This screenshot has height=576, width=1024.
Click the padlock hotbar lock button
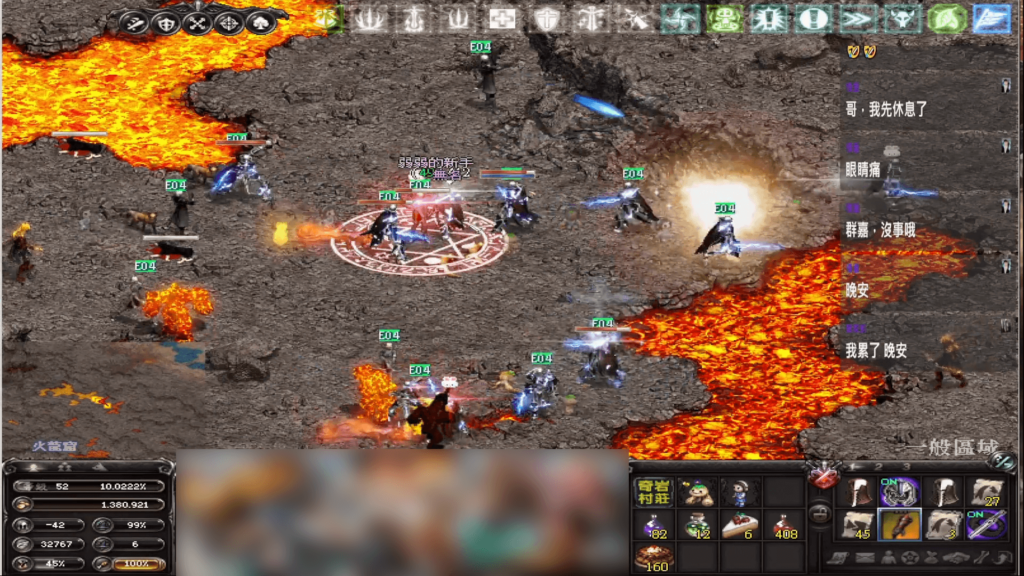[x=819, y=516]
